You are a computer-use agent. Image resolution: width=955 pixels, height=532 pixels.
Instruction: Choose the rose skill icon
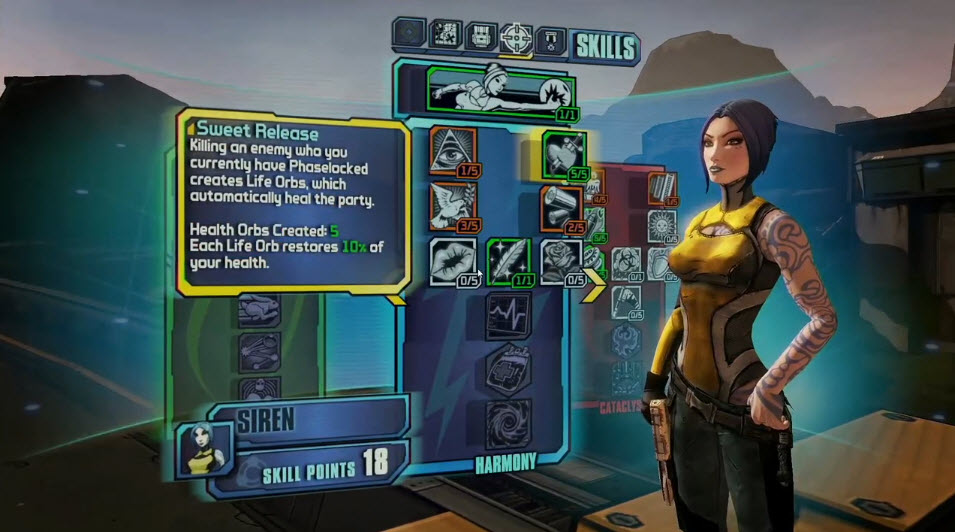click(x=561, y=261)
